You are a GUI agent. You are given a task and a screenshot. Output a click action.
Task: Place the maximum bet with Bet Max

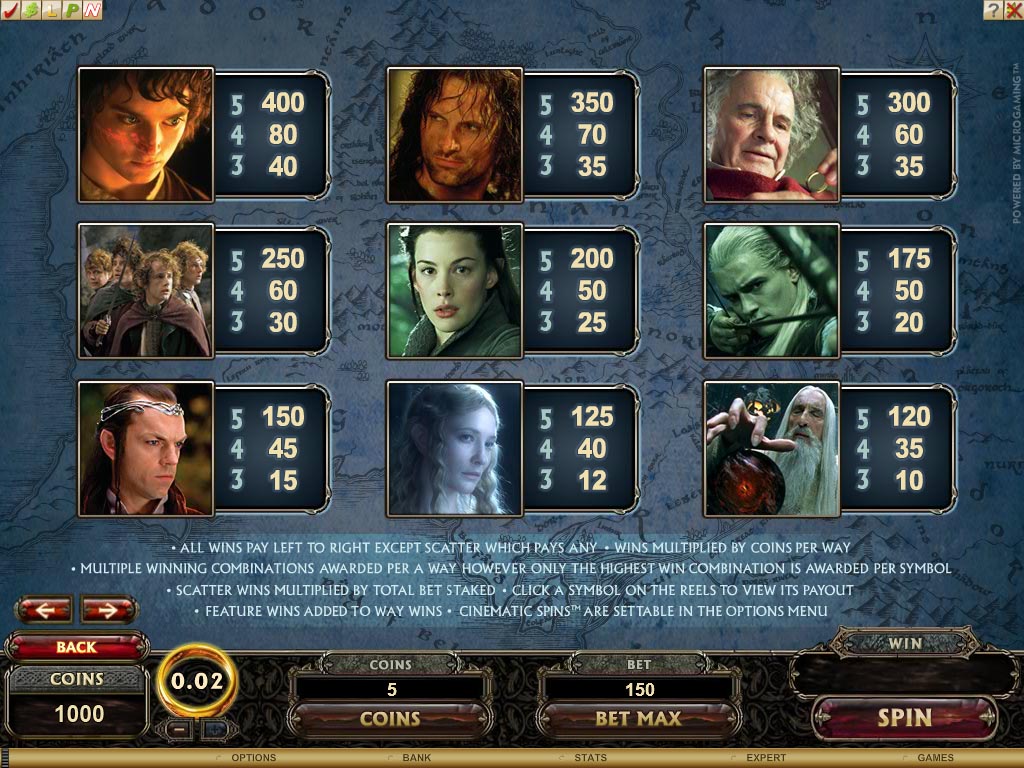point(638,718)
